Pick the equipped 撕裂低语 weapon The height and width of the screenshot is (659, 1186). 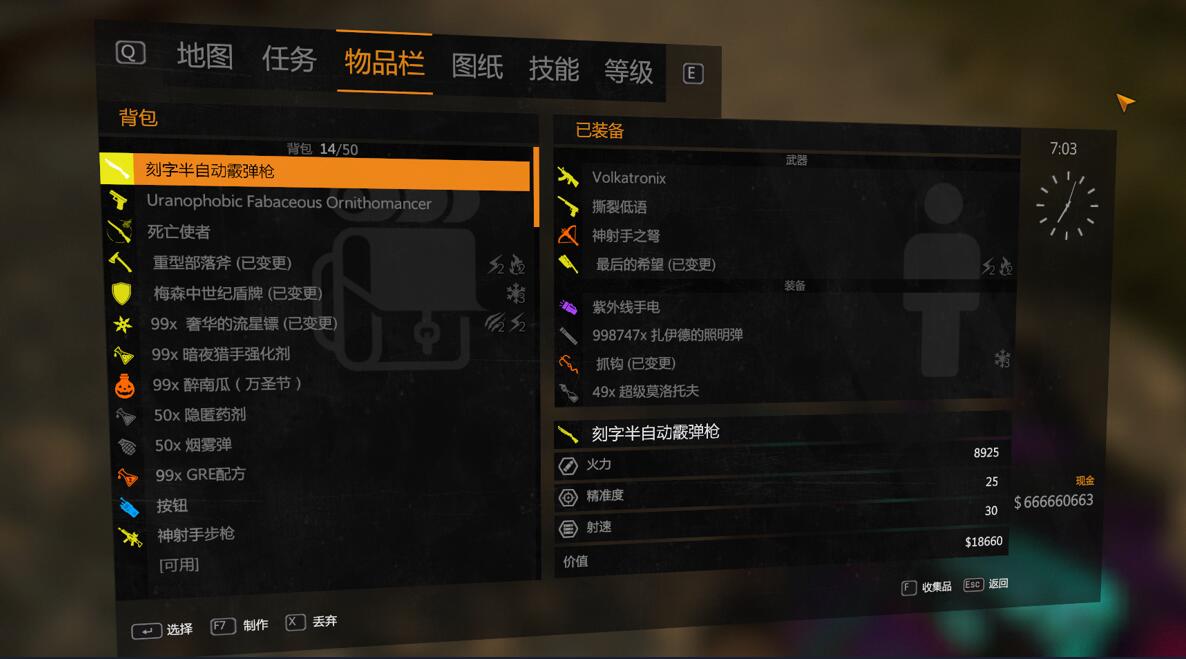point(619,207)
